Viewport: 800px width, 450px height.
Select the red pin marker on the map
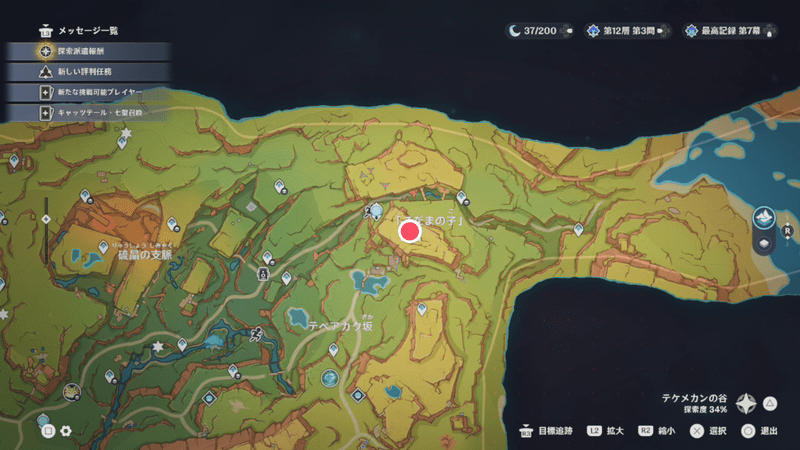click(409, 232)
